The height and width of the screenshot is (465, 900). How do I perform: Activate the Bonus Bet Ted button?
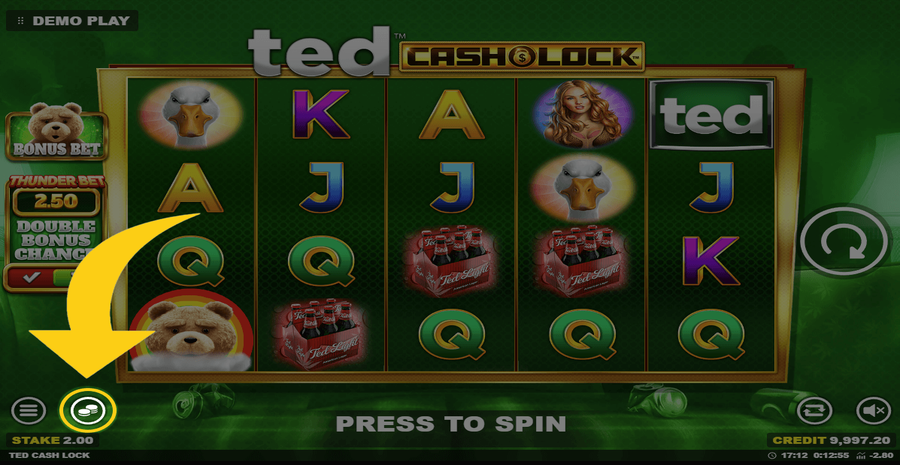coord(43,135)
